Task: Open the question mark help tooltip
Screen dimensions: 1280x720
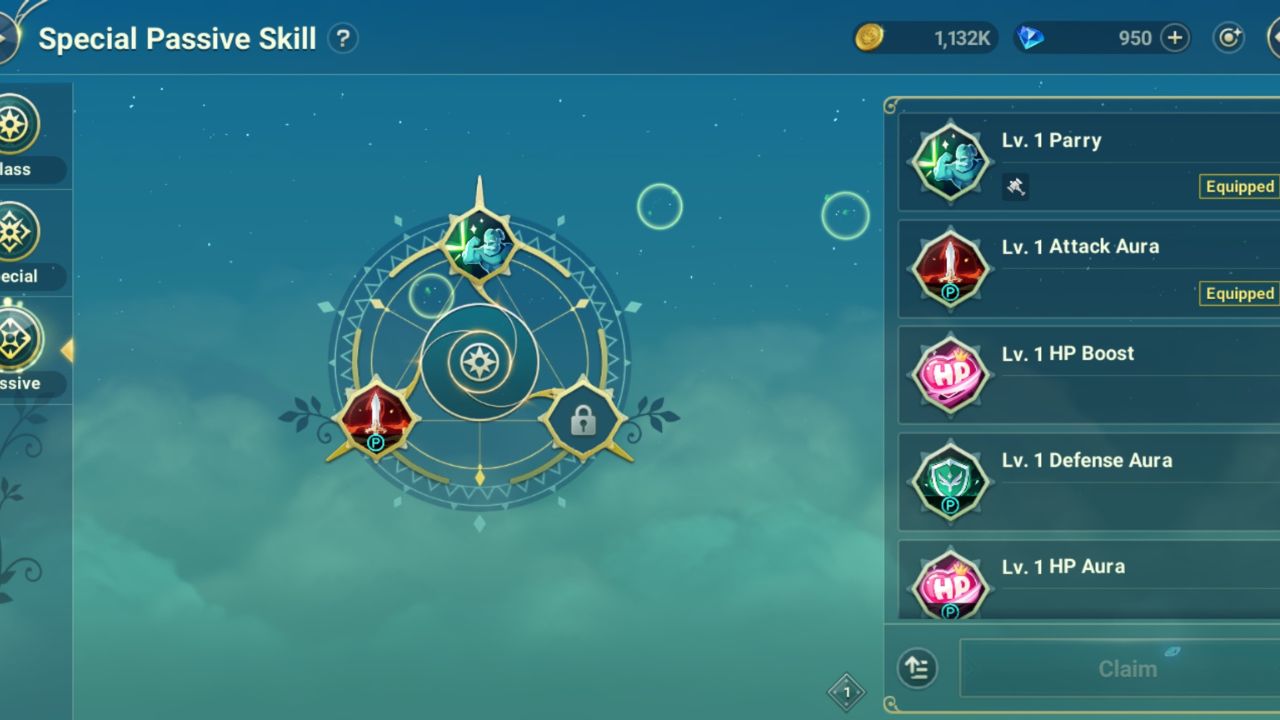Action: [x=343, y=38]
